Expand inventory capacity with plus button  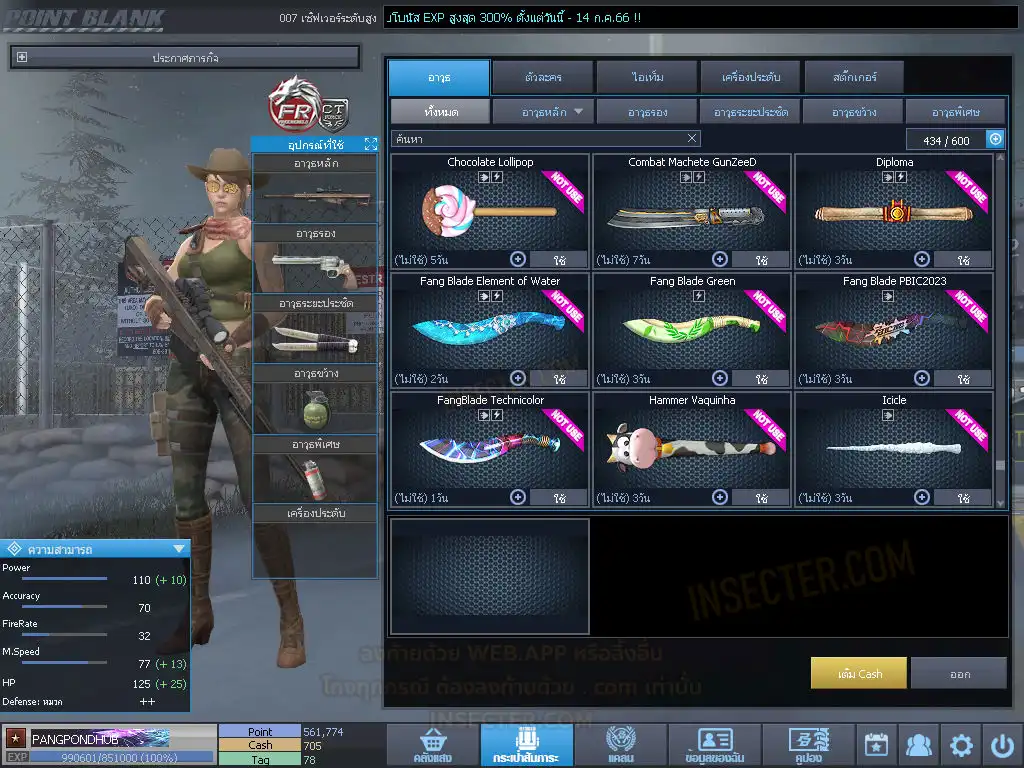point(995,140)
